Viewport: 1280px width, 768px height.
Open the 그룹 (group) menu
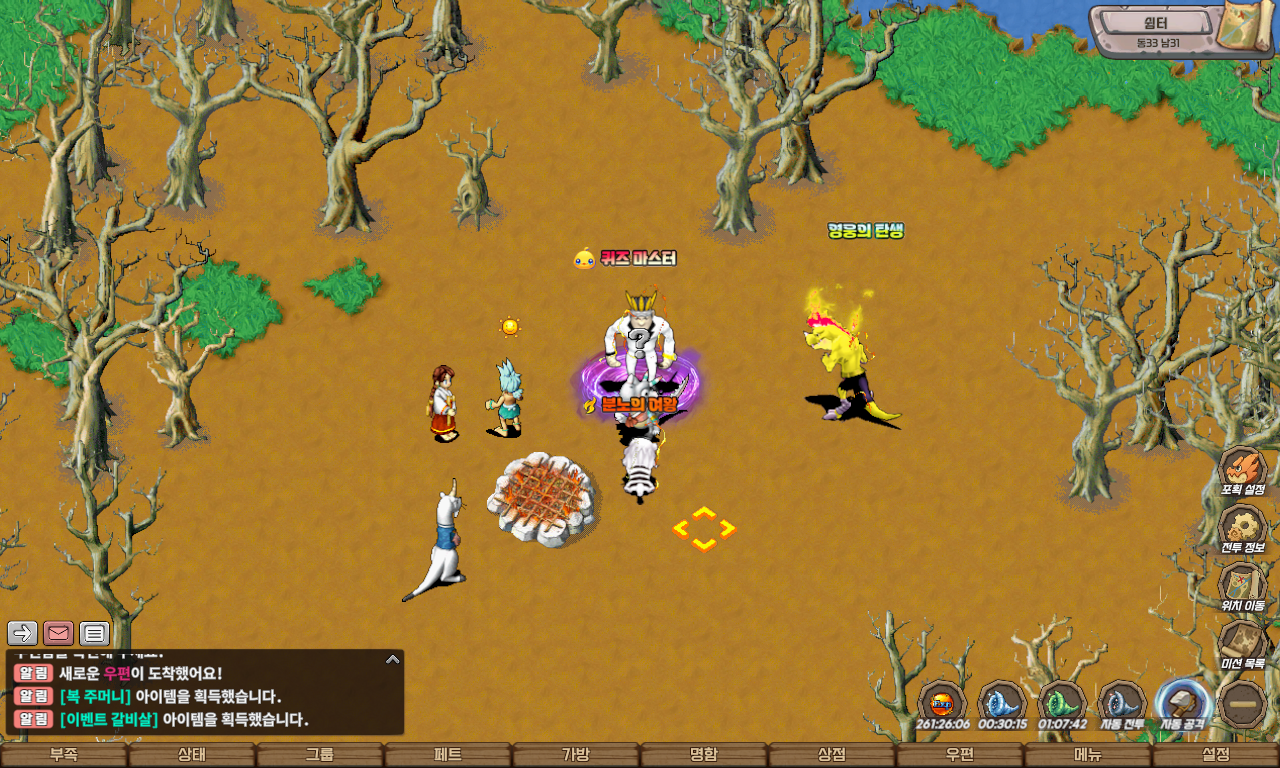[x=320, y=755]
